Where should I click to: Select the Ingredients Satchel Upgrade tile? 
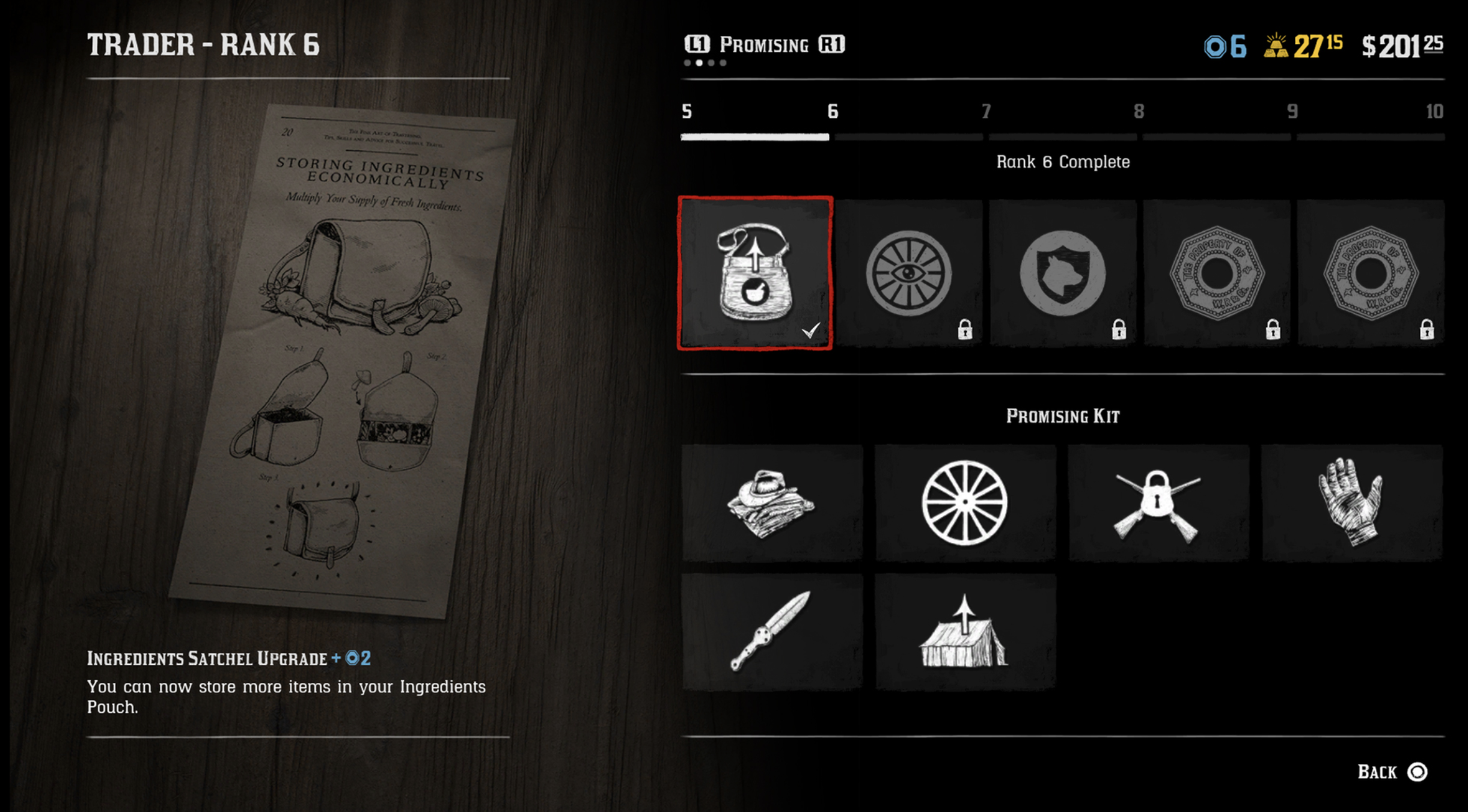[755, 273]
